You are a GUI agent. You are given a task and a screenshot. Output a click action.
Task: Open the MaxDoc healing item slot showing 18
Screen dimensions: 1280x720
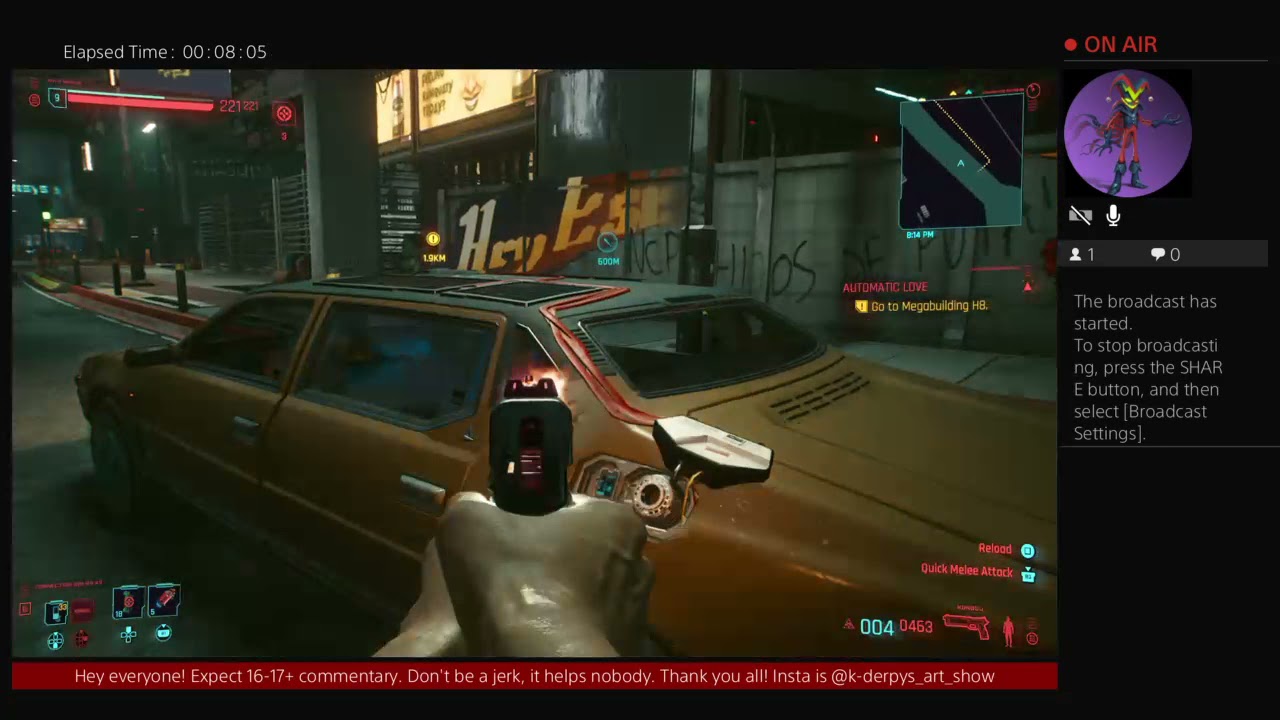click(x=128, y=600)
